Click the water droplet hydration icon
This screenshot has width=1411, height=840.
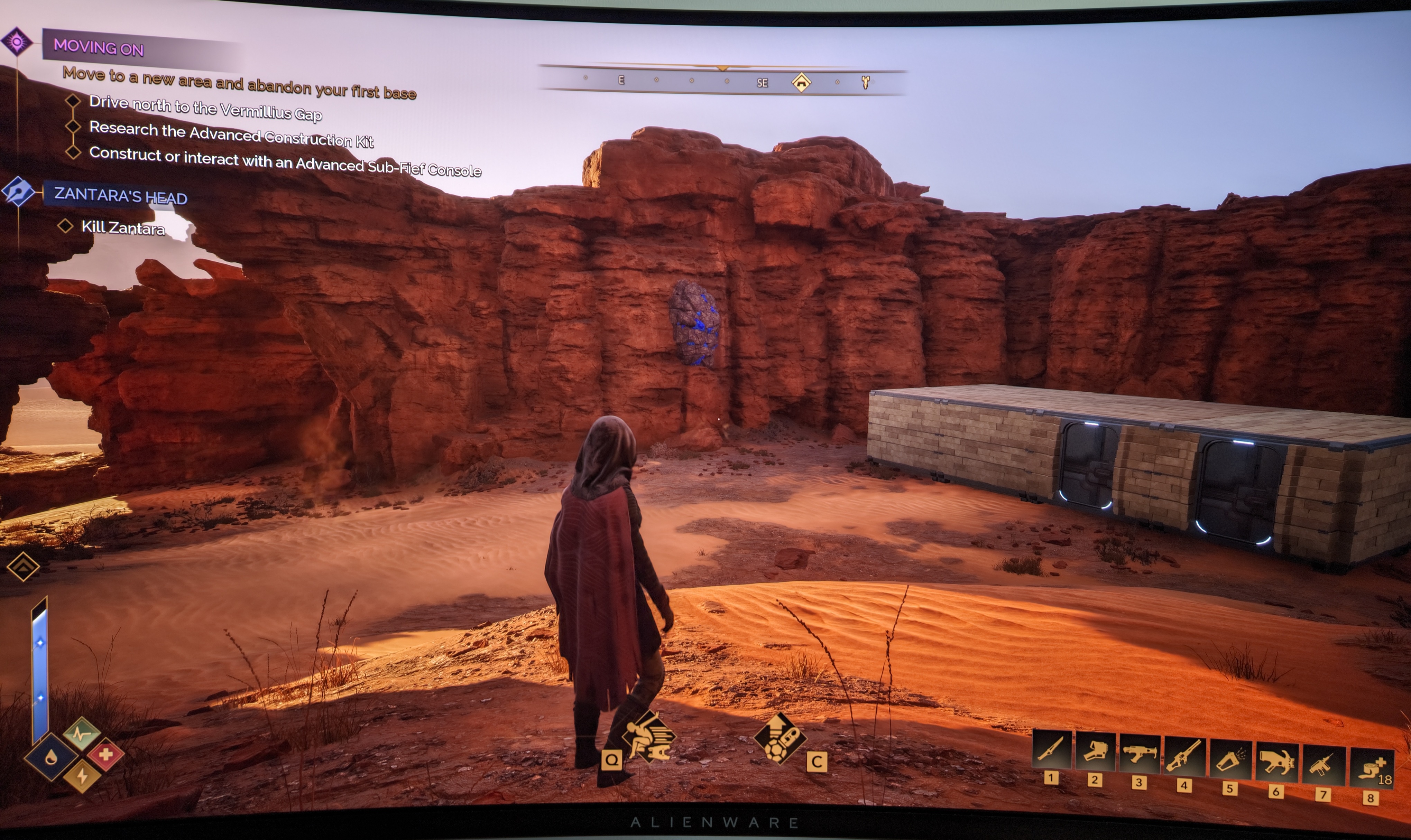(x=51, y=757)
